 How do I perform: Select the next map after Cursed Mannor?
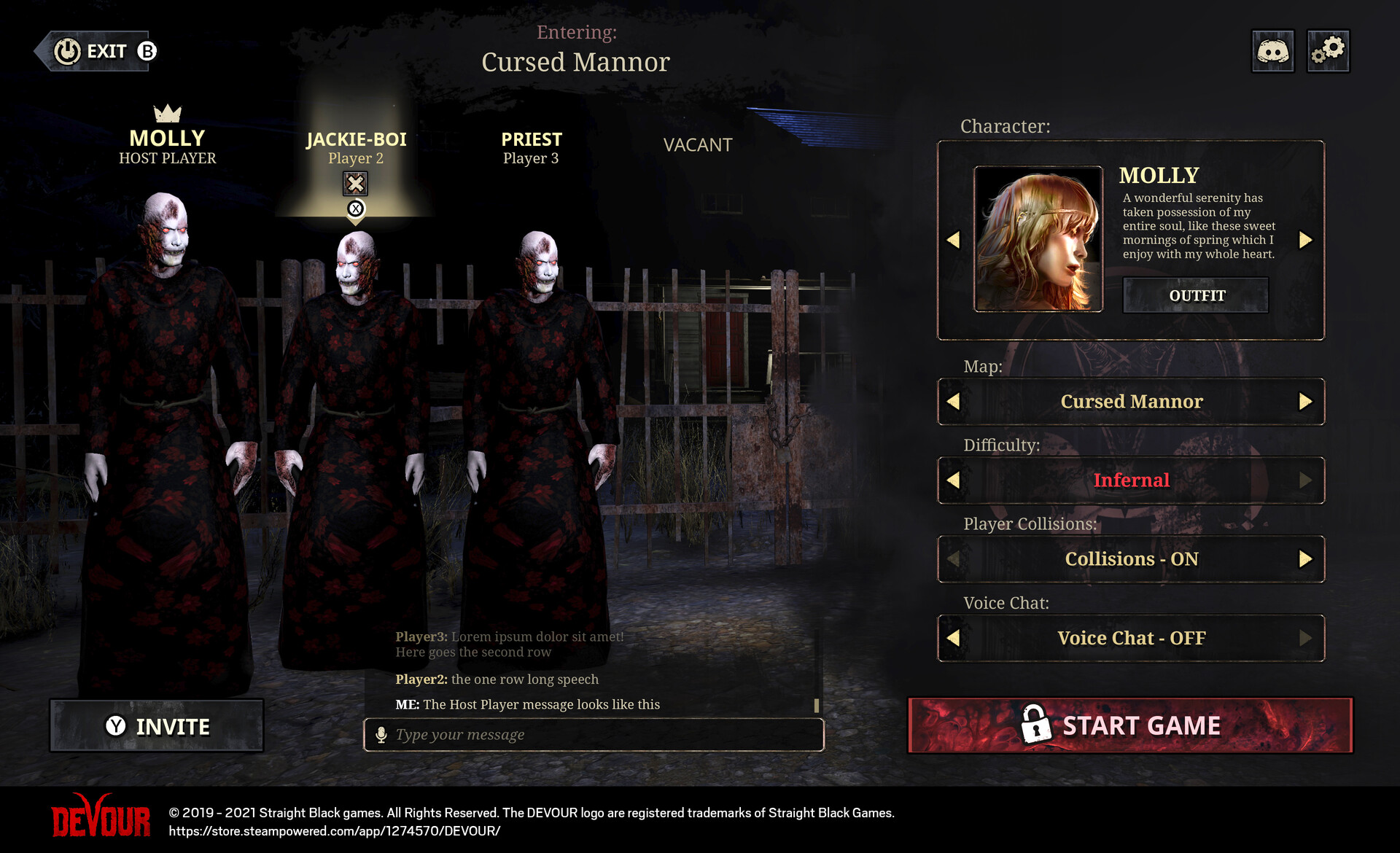tap(1305, 402)
